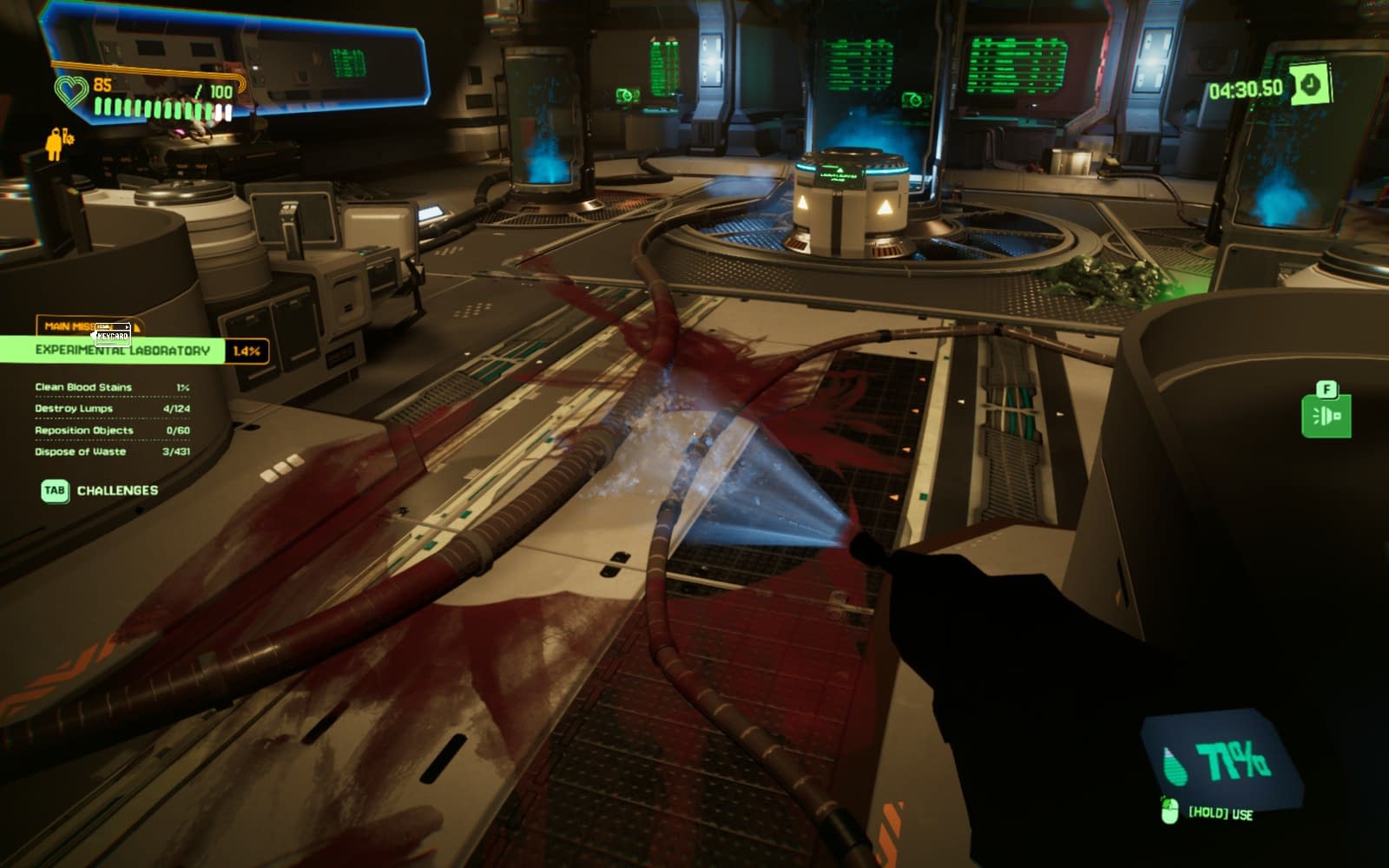The image size is (1389, 868).
Task: Select the Experimental Laboratory mission banner
Action: coord(123,351)
